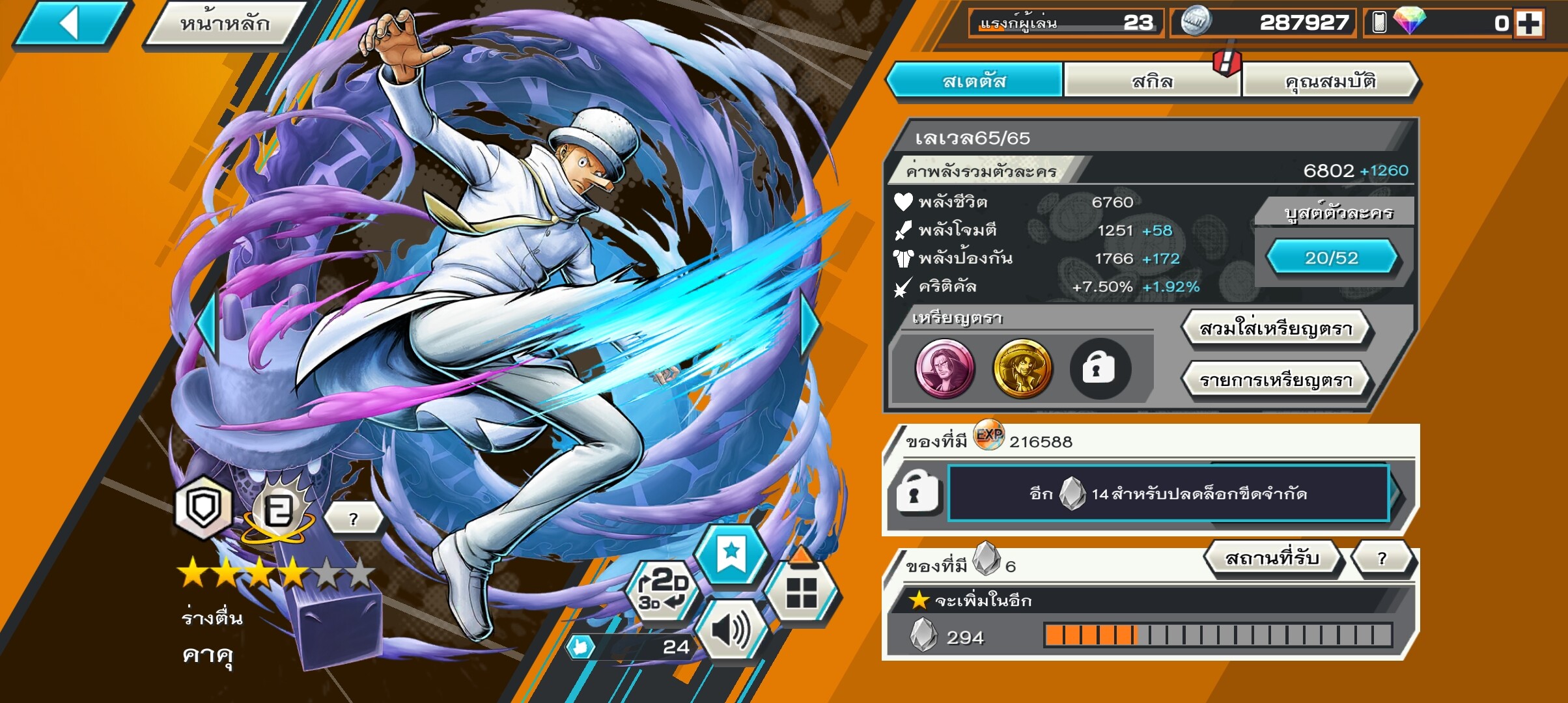This screenshot has height=703, width=1568.
Task: Show the next character with right arrow
Action: 810,325
